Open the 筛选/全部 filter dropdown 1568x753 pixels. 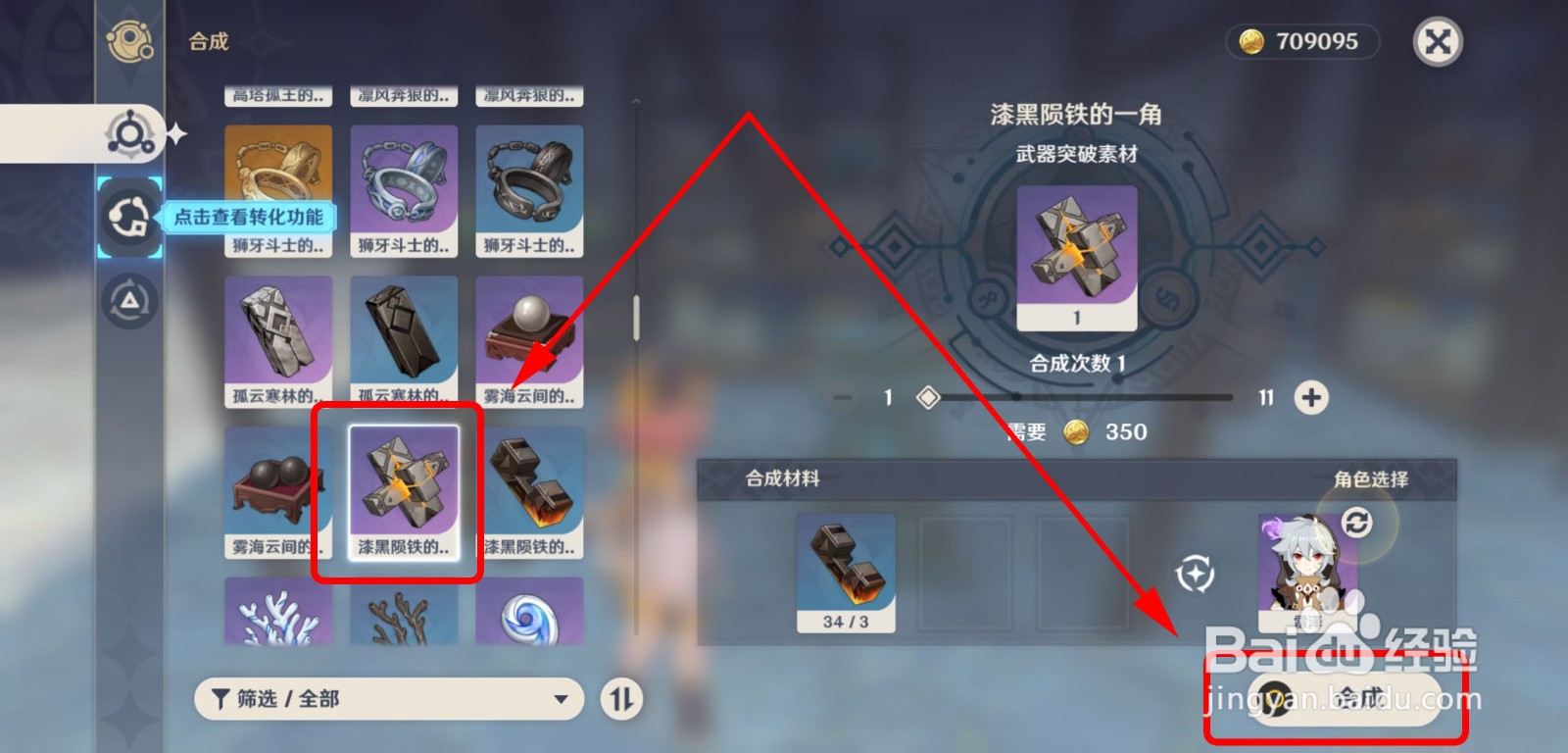pyautogui.click(x=388, y=699)
